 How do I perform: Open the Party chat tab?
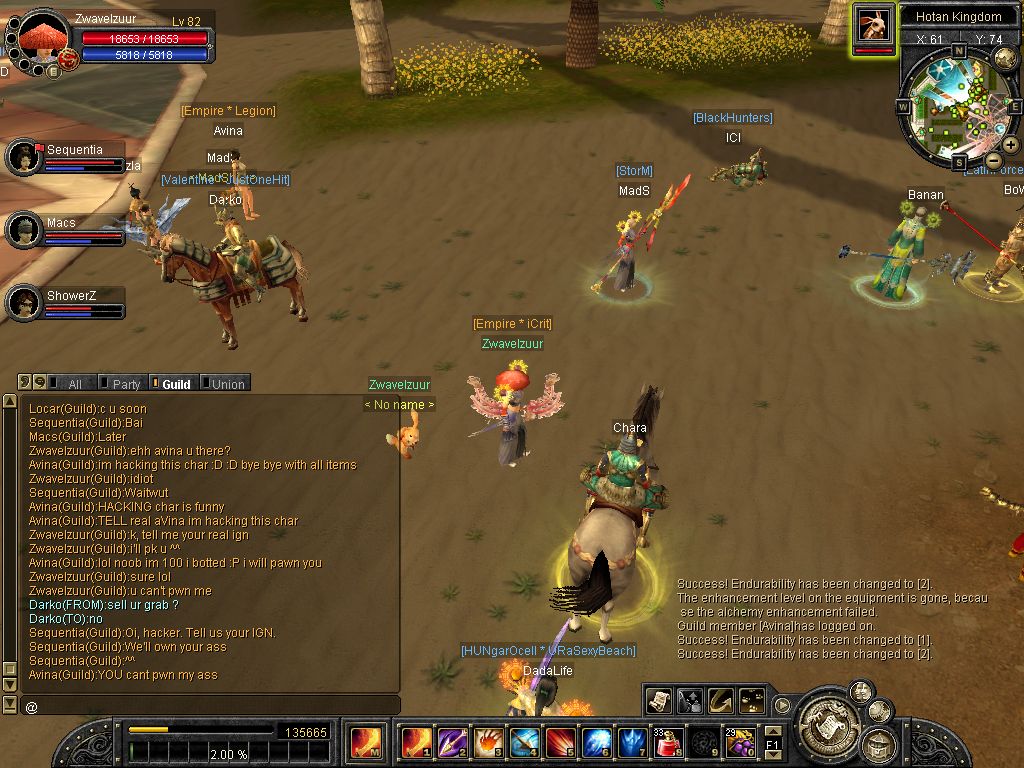point(120,384)
